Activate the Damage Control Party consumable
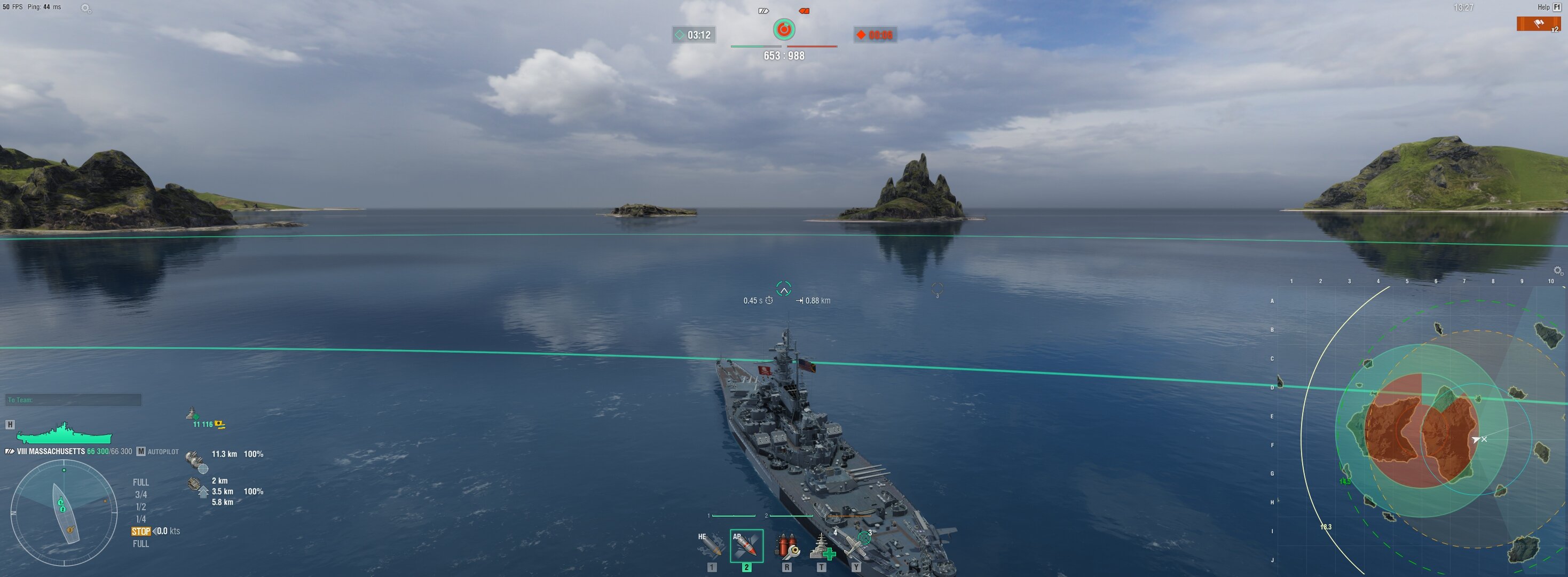 pos(786,545)
